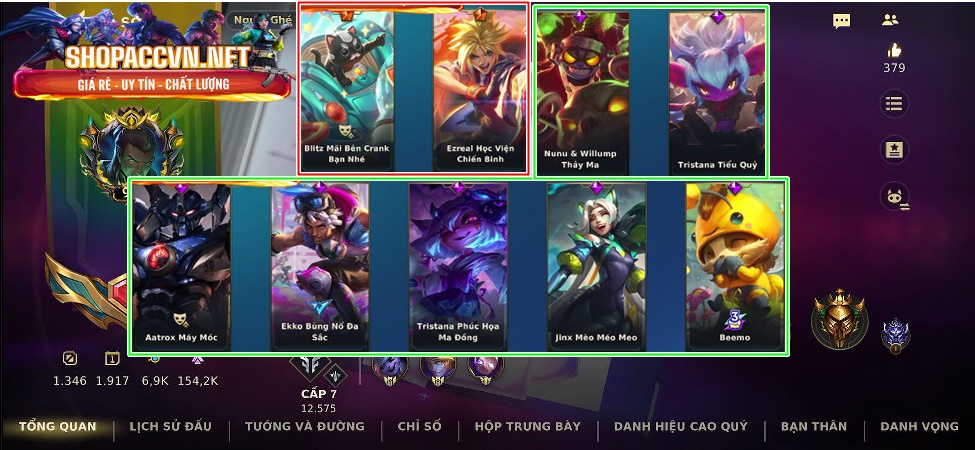Pick the Tristana Tiểu Quỷ skin card

pos(717,92)
